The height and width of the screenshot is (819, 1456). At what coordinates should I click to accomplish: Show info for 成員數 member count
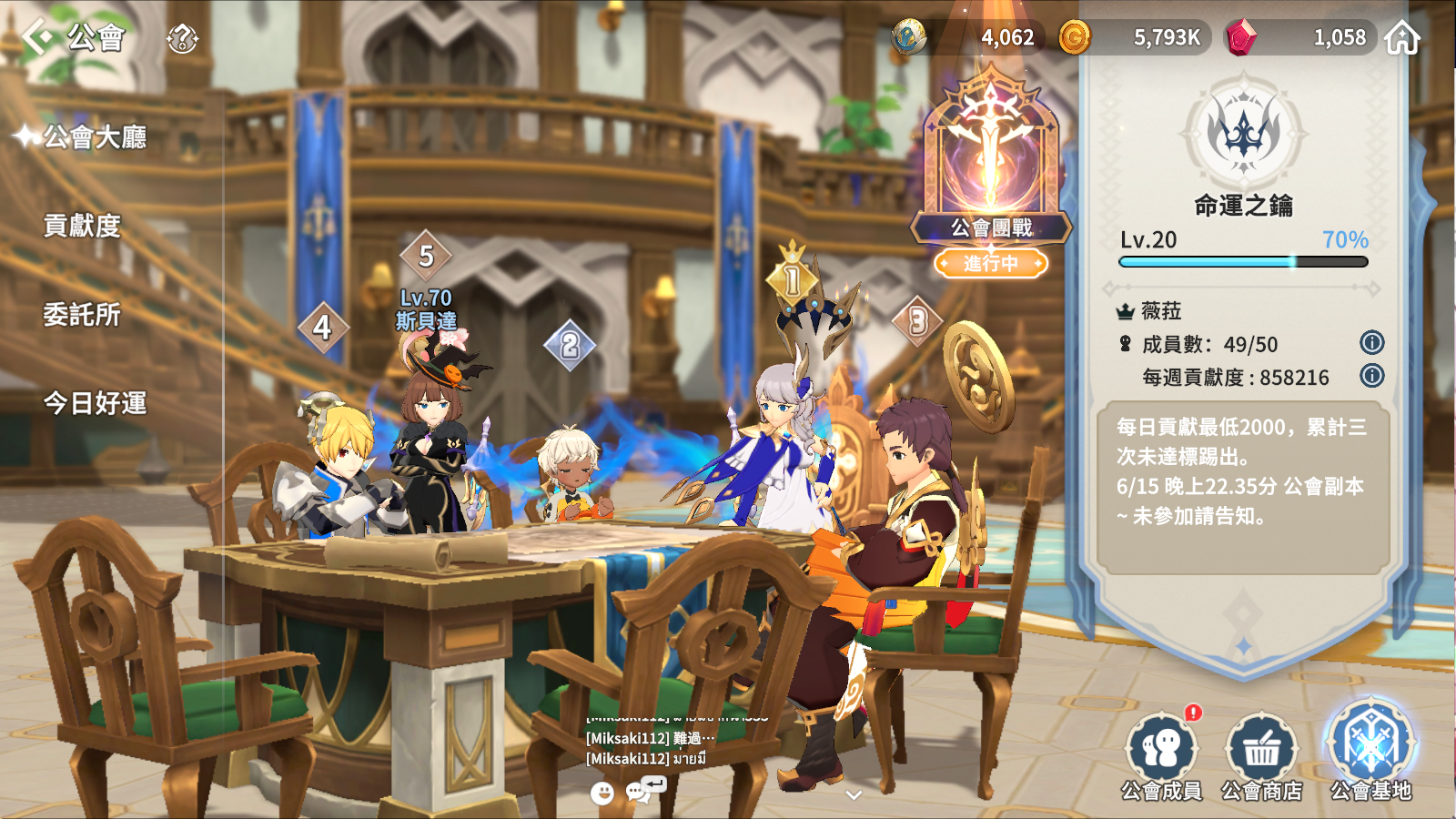pos(1371,343)
